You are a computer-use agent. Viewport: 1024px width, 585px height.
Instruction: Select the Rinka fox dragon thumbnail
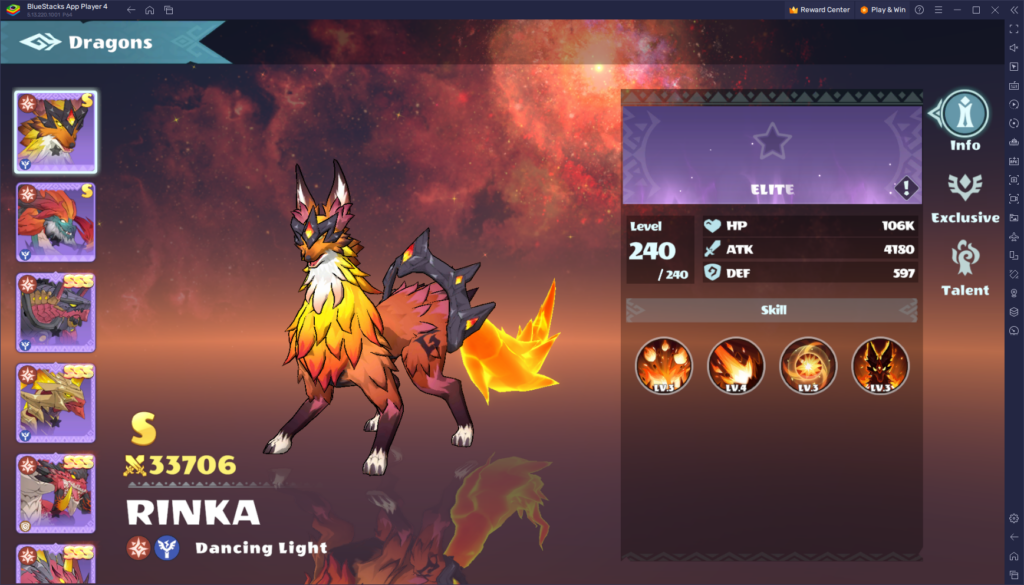tap(56, 131)
